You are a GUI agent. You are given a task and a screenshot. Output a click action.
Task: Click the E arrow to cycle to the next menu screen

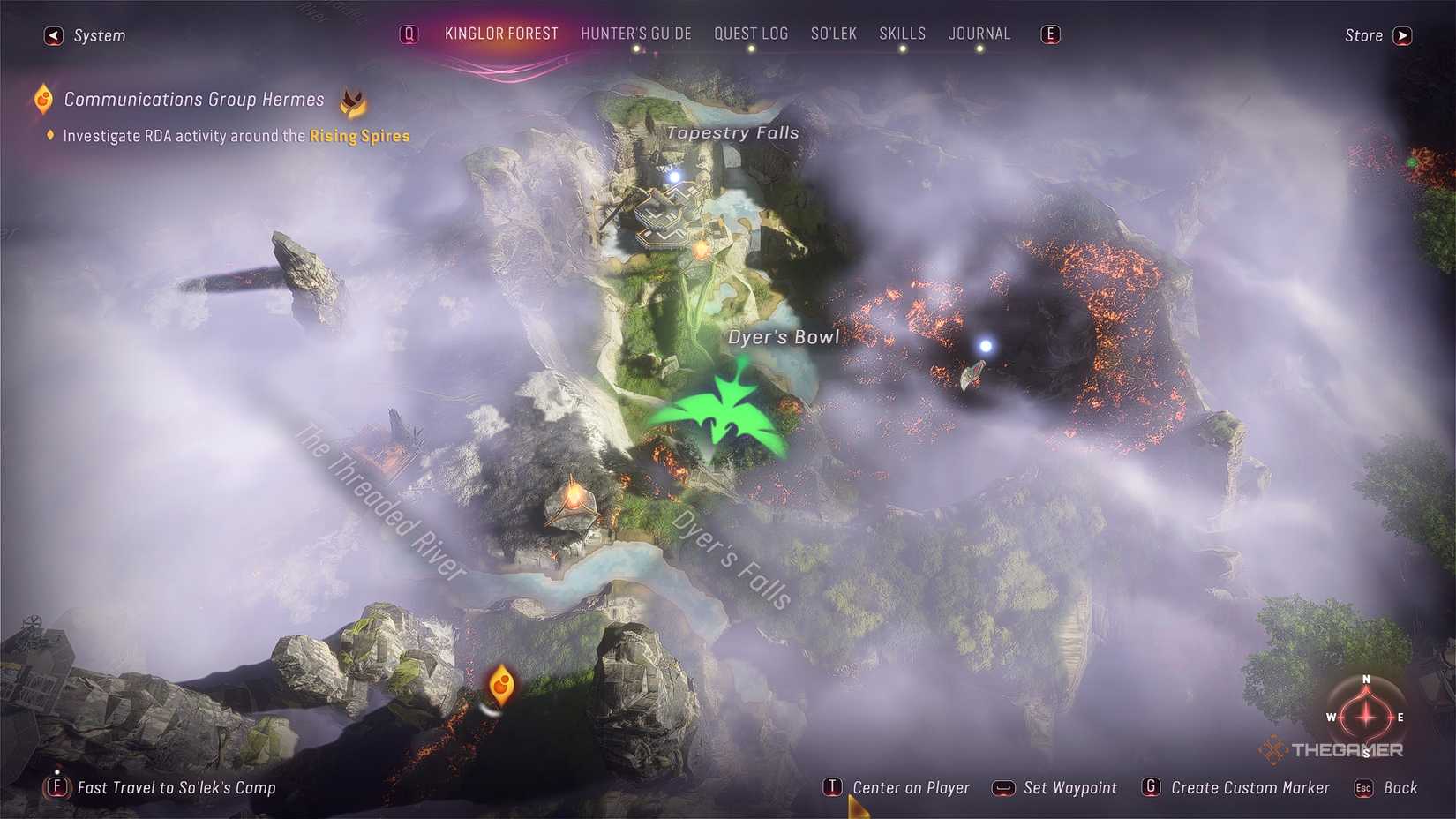pyautogui.click(x=1049, y=34)
